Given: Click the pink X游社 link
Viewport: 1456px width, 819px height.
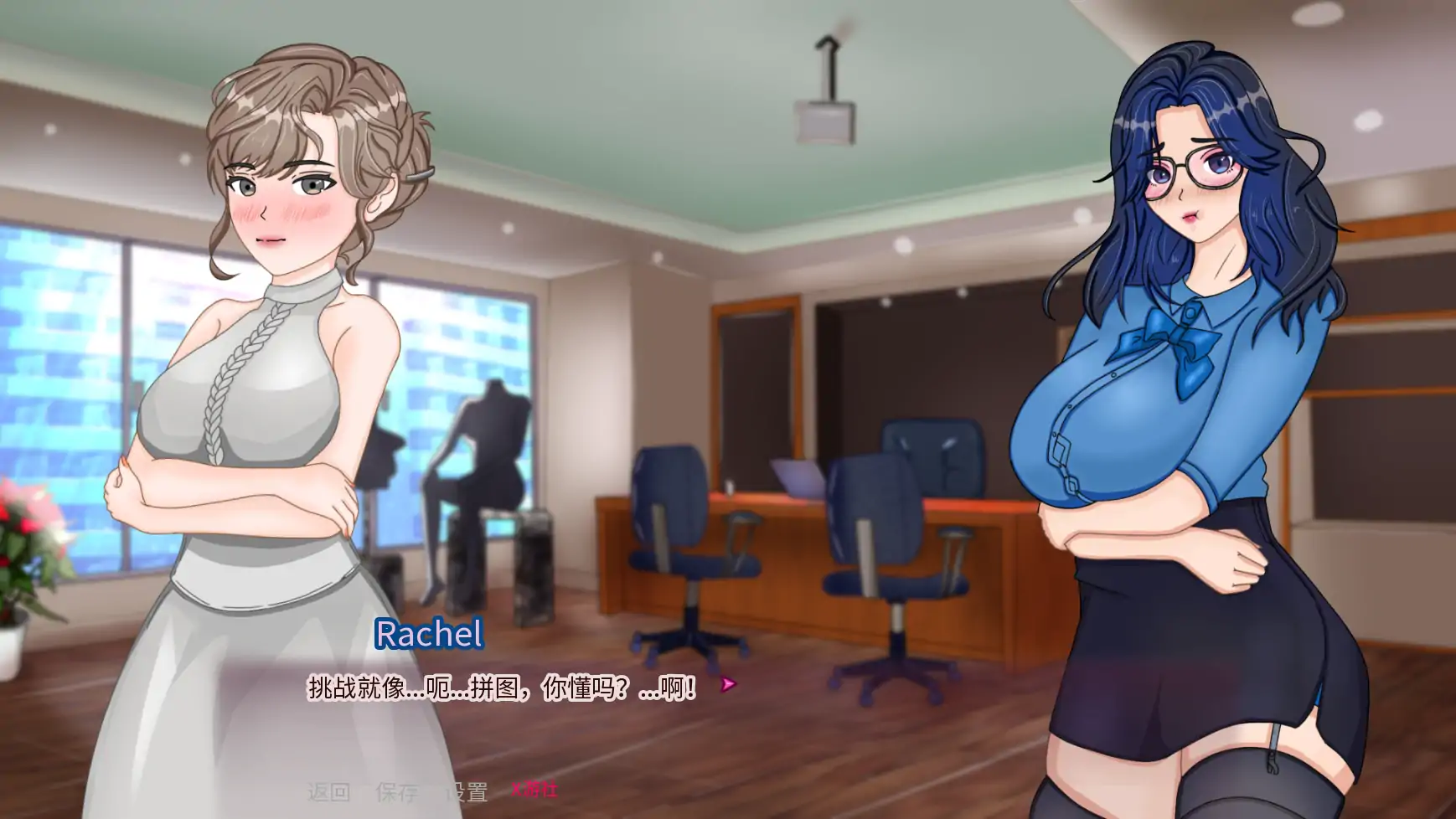Looking at the screenshot, I should click(534, 790).
